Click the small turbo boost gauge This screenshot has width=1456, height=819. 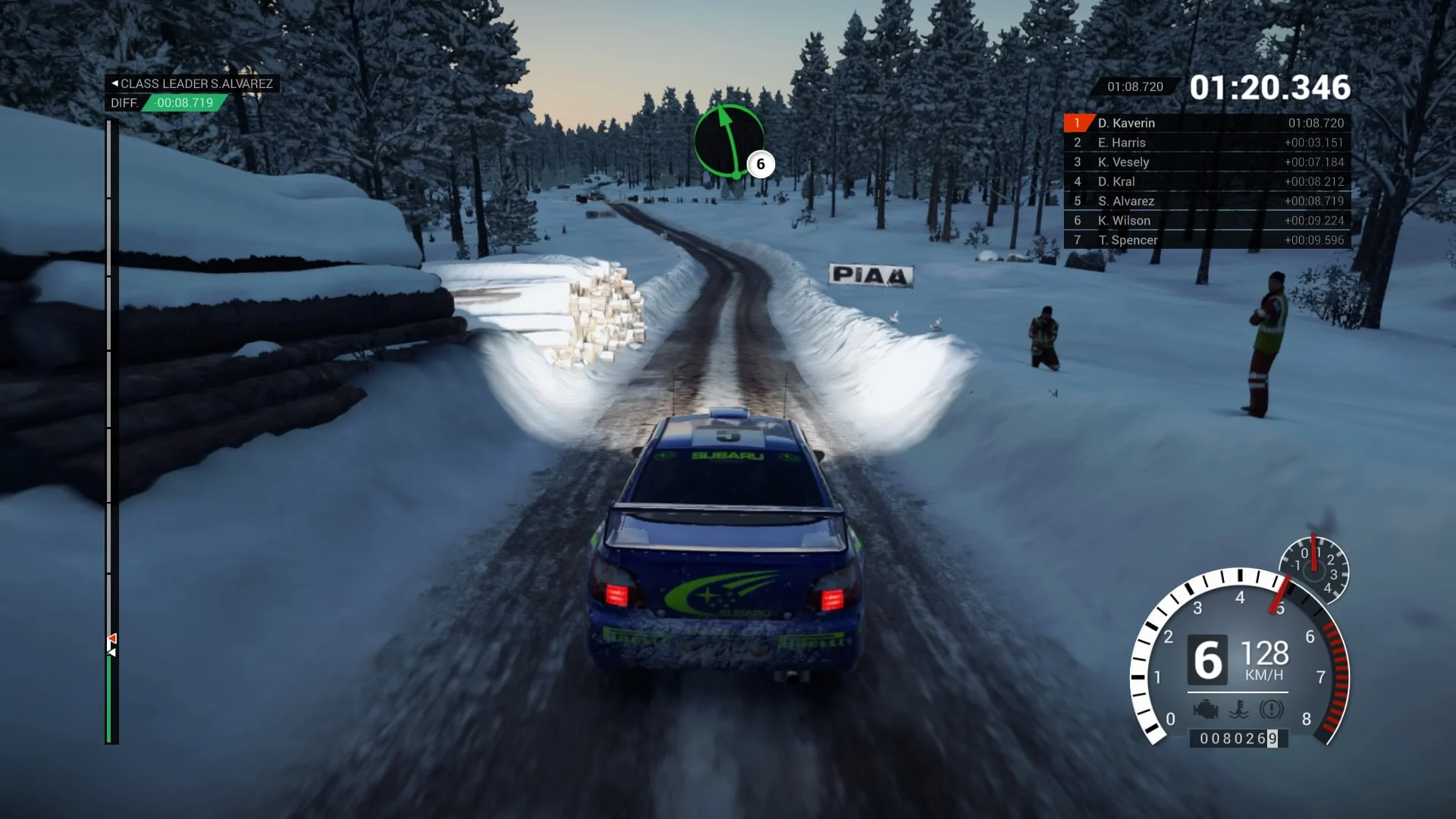coord(1313,570)
